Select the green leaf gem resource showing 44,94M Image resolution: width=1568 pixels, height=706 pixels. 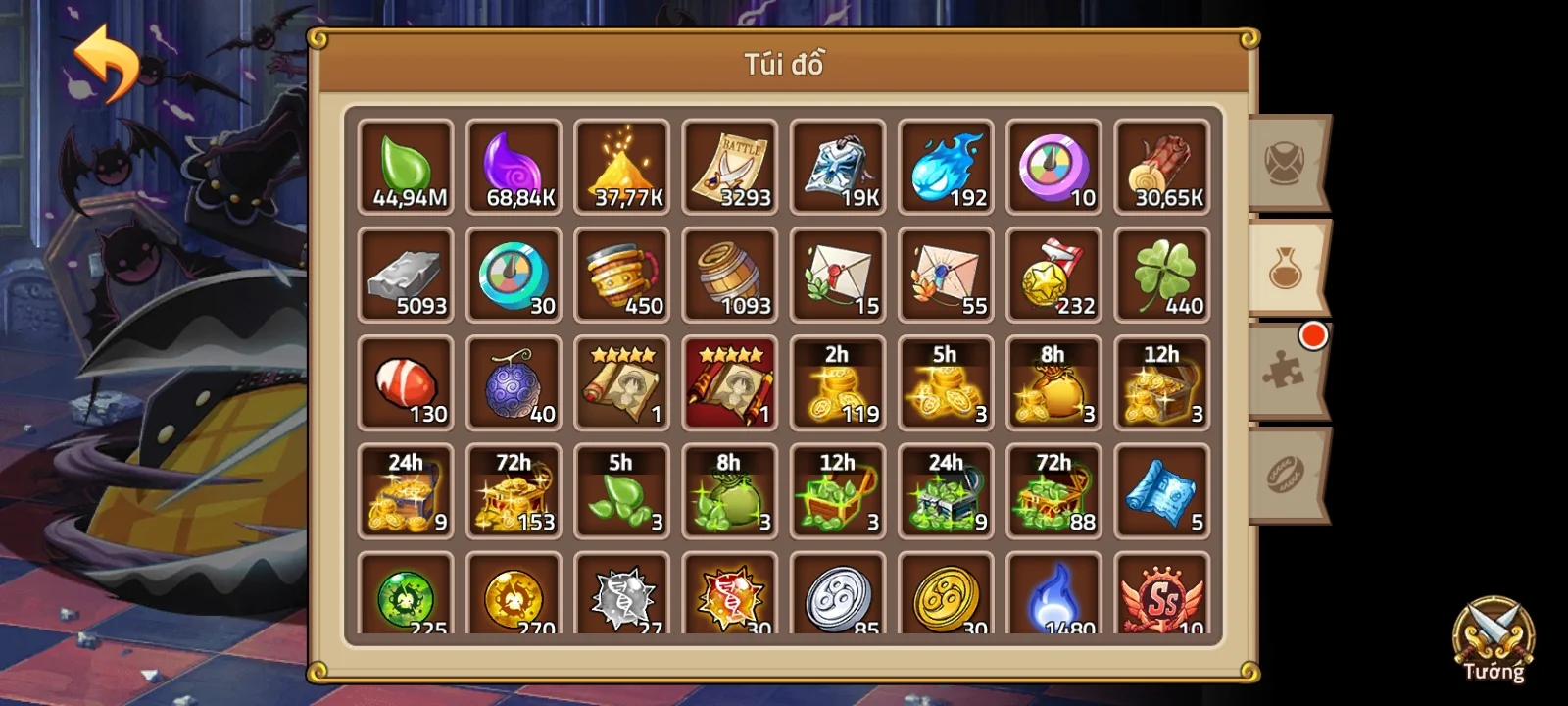click(x=405, y=167)
